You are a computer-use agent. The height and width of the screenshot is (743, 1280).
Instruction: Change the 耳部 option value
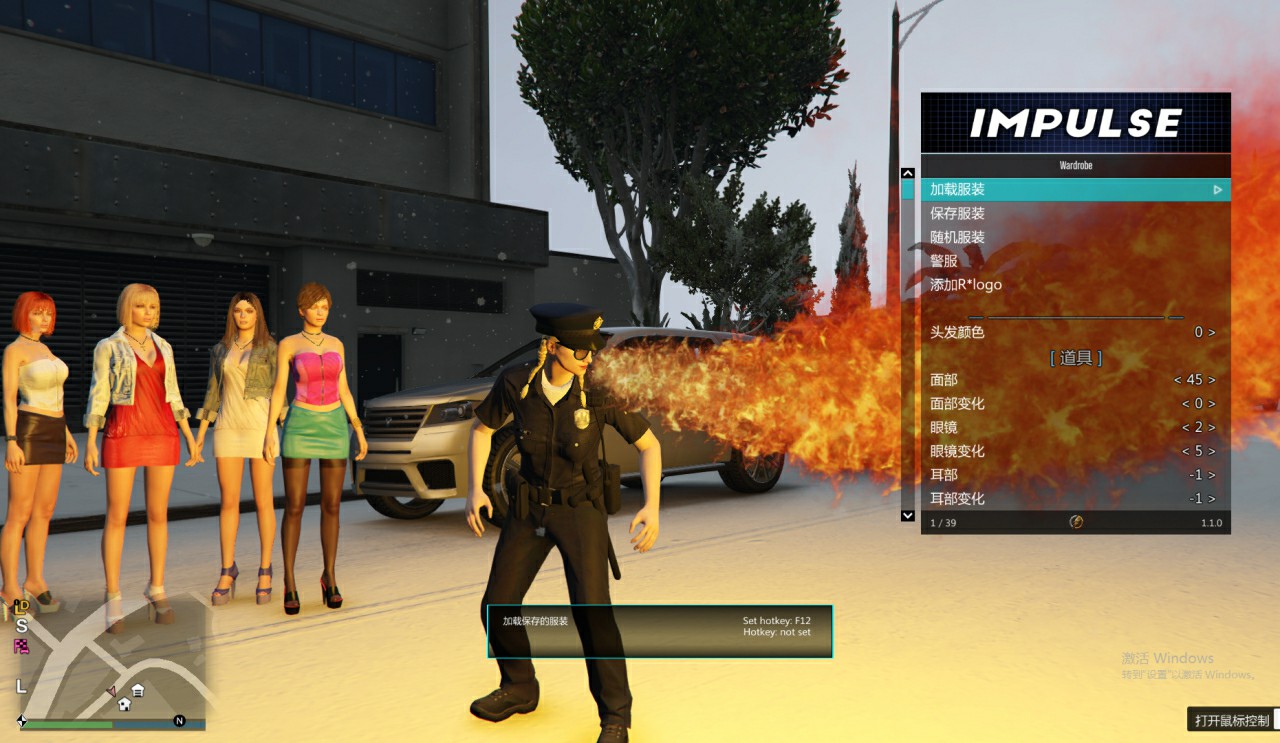pyautogui.click(x=1075, y=475)
